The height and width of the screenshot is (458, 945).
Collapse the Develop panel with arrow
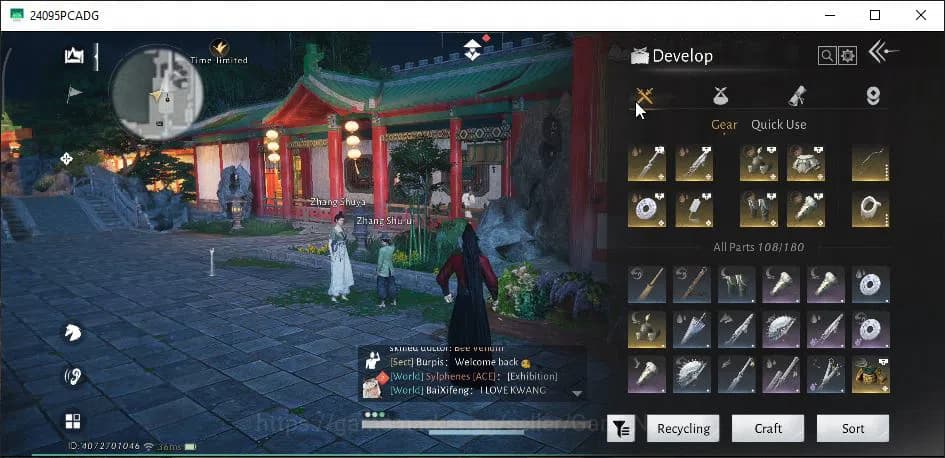point(883,52)
